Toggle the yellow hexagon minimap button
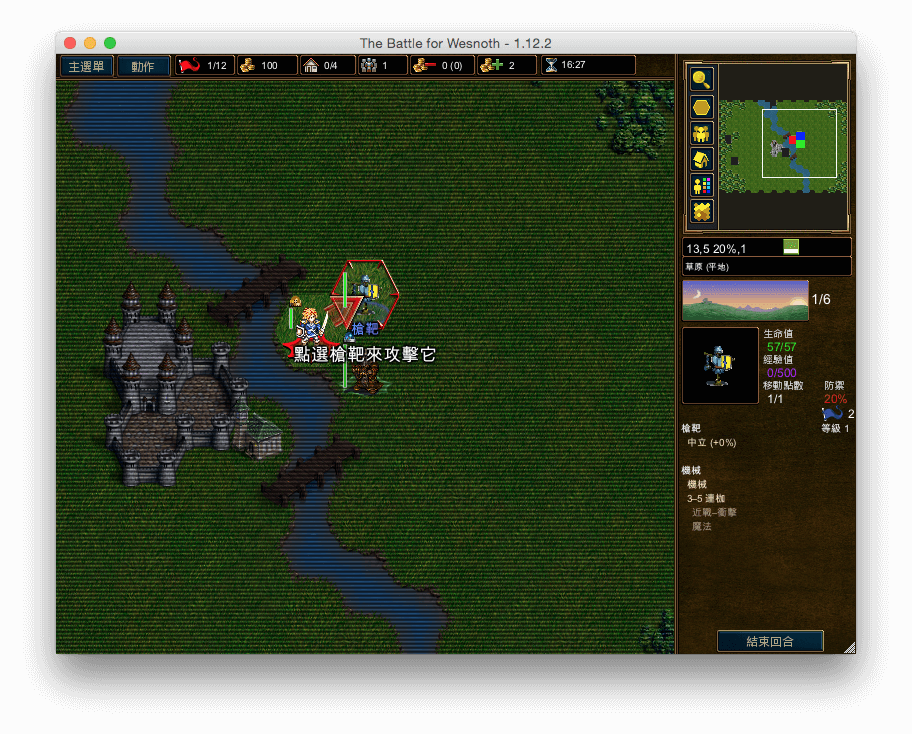The image size is (912, 734). (x=702, y=107)
